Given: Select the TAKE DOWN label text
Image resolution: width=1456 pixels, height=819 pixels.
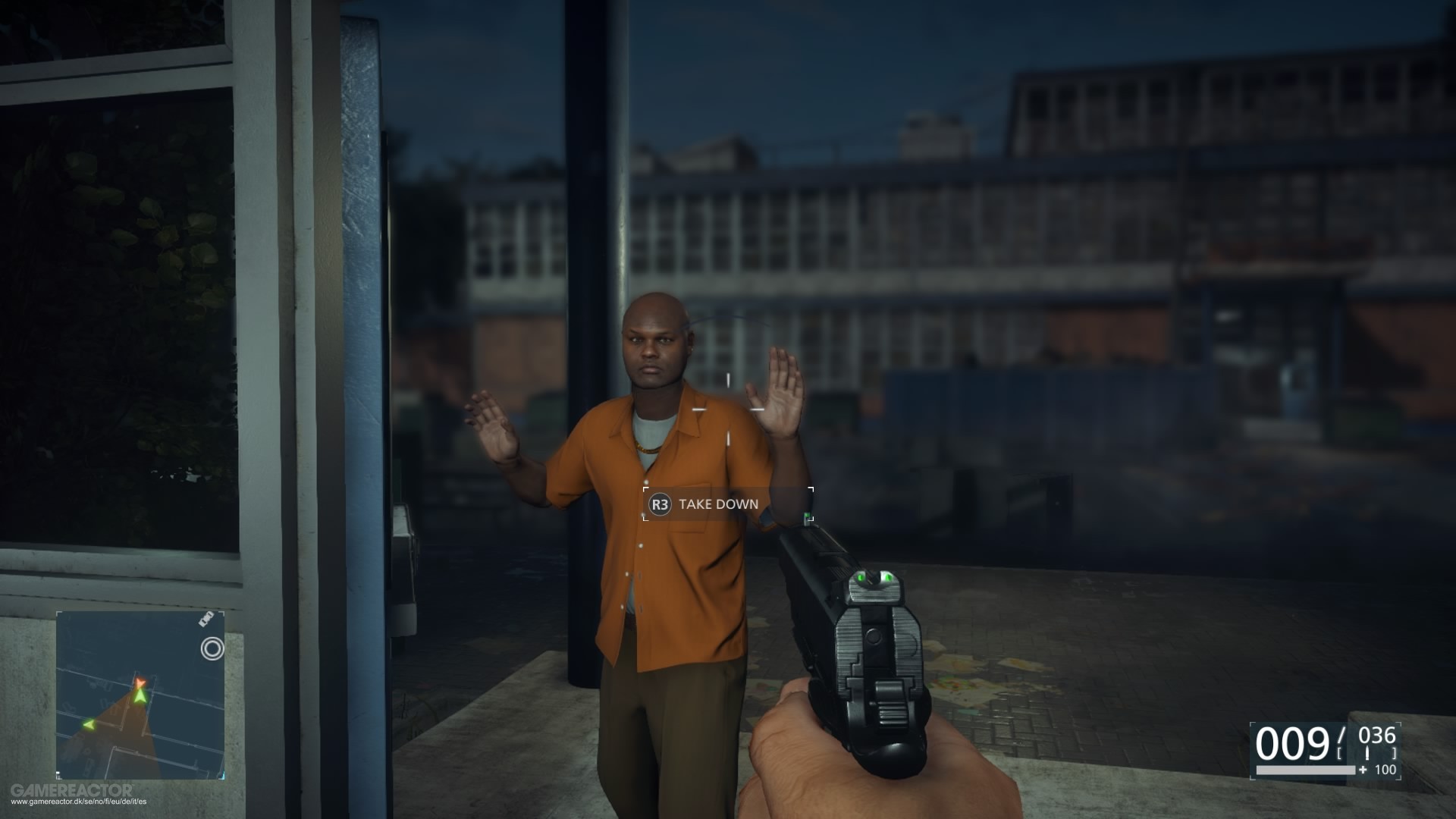Looking at the screenshot, I should pos(719,502).
